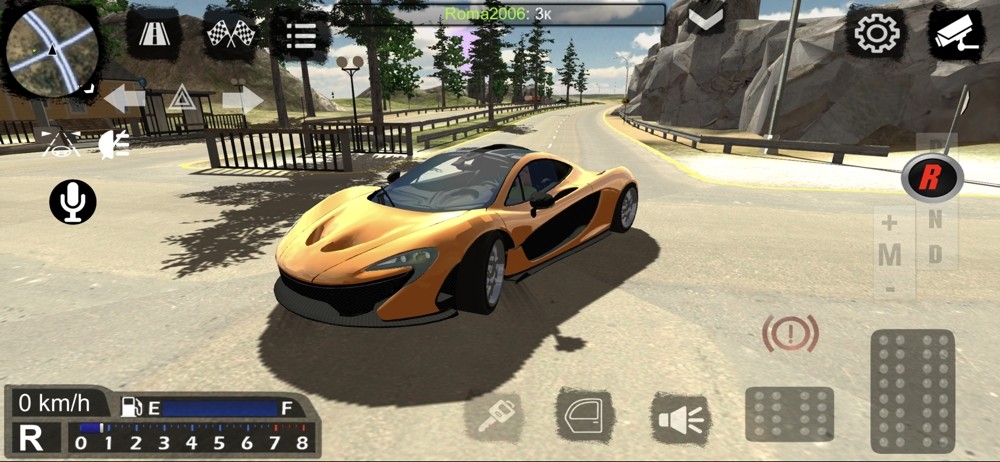
Task: Toggle the lane assist car icon
Action: (x=59, y=142)
